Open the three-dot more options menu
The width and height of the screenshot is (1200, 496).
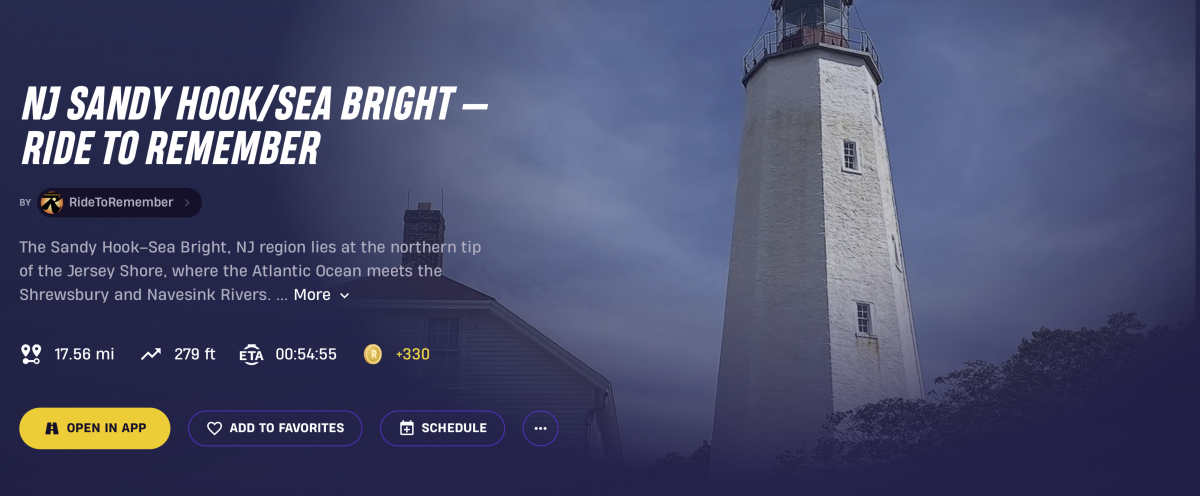coord(540,428)
